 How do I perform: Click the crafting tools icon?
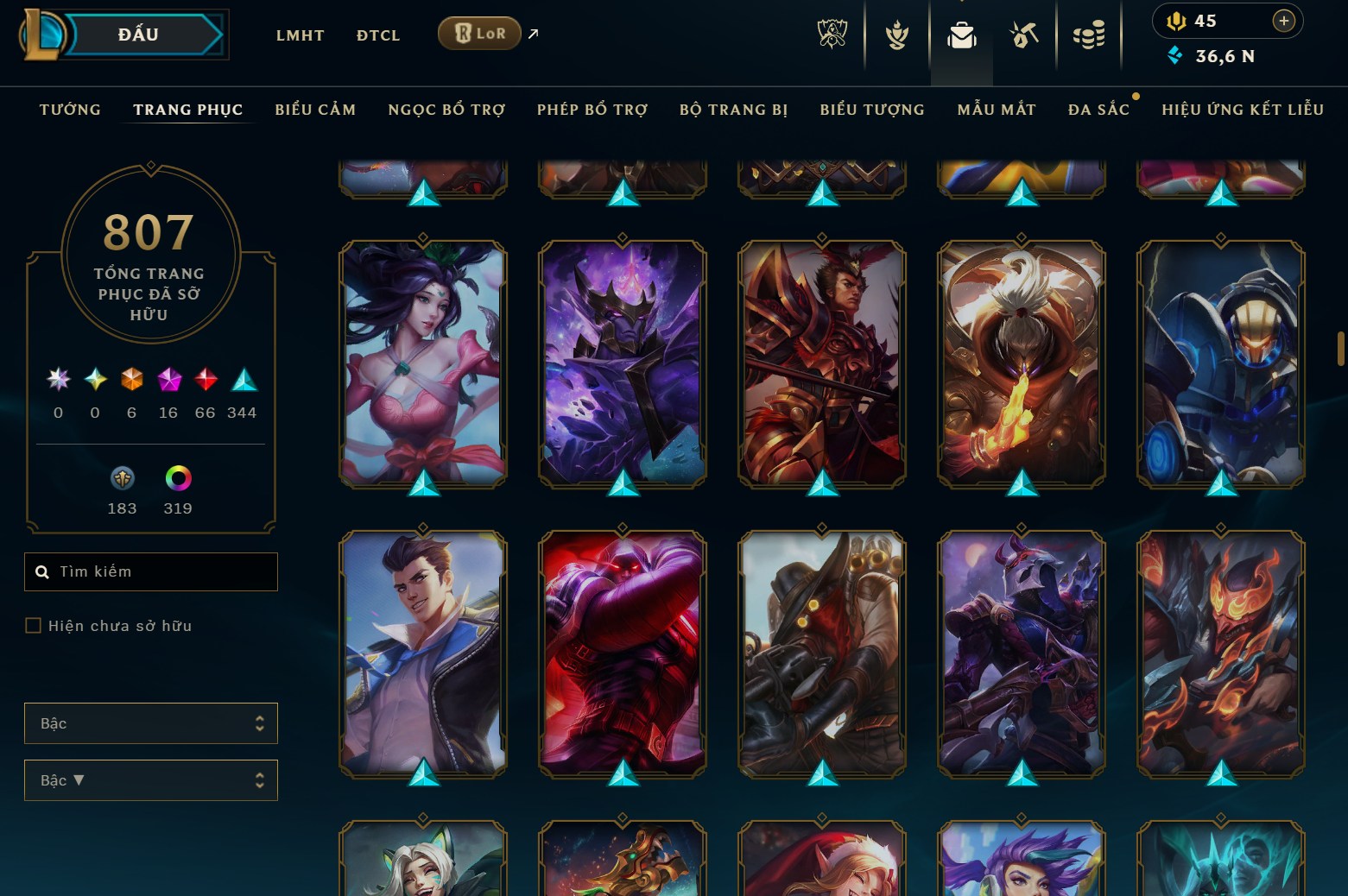tap(1024, 35)
